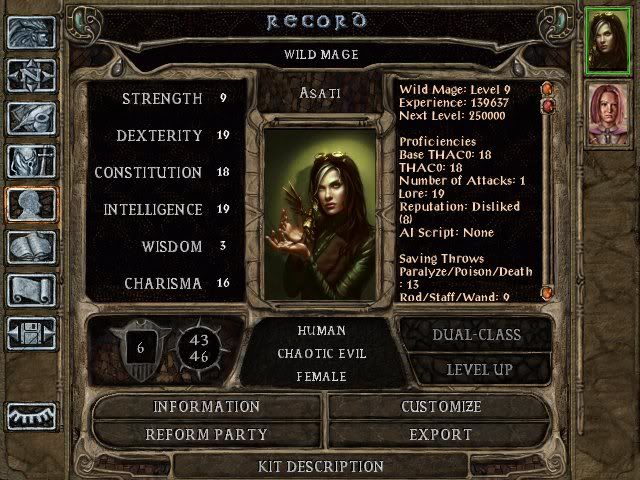The image size is (640, 480).
Task: Click the top scroll arrow of stats panel
Action: (547, 90)
